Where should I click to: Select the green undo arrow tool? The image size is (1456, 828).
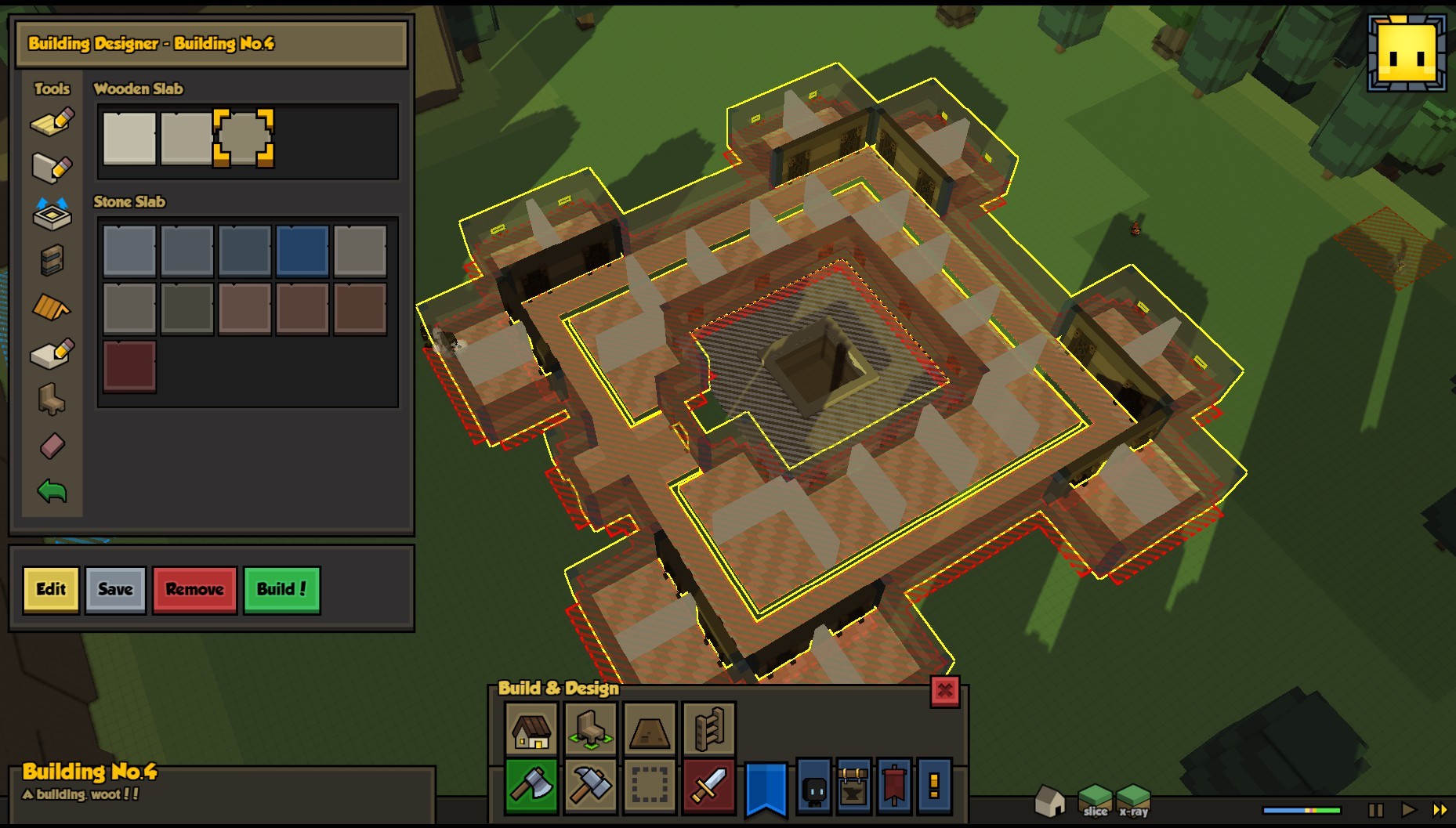pos(52,492)
